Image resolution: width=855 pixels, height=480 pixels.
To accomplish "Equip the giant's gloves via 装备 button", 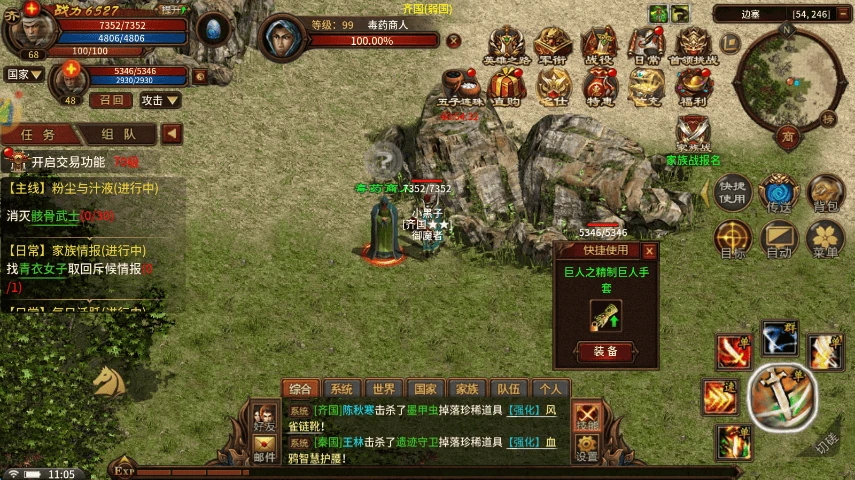I will coord(605,351).
